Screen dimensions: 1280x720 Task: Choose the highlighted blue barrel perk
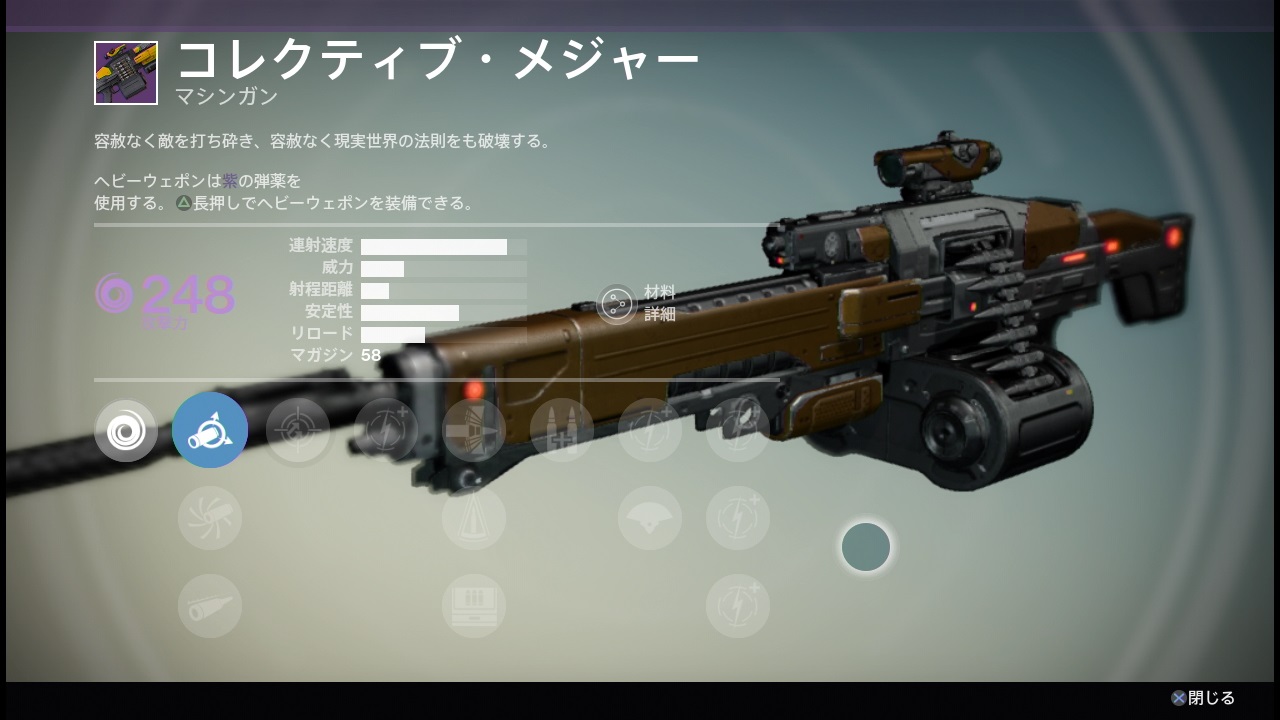(210, 431)
